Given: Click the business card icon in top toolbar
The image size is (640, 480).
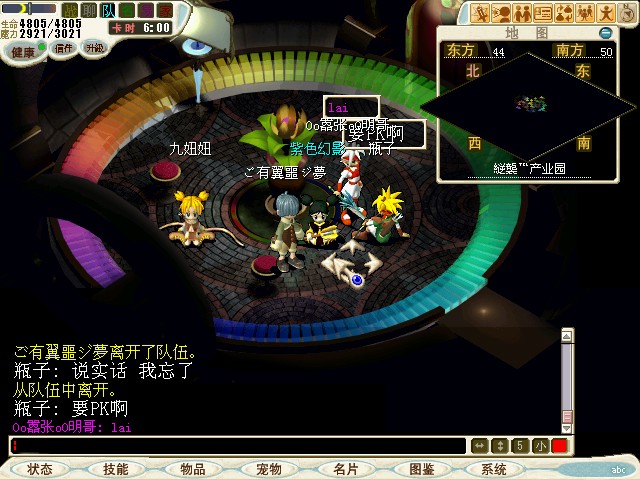Looking at the screenshot, I should [x=542, y=13].
